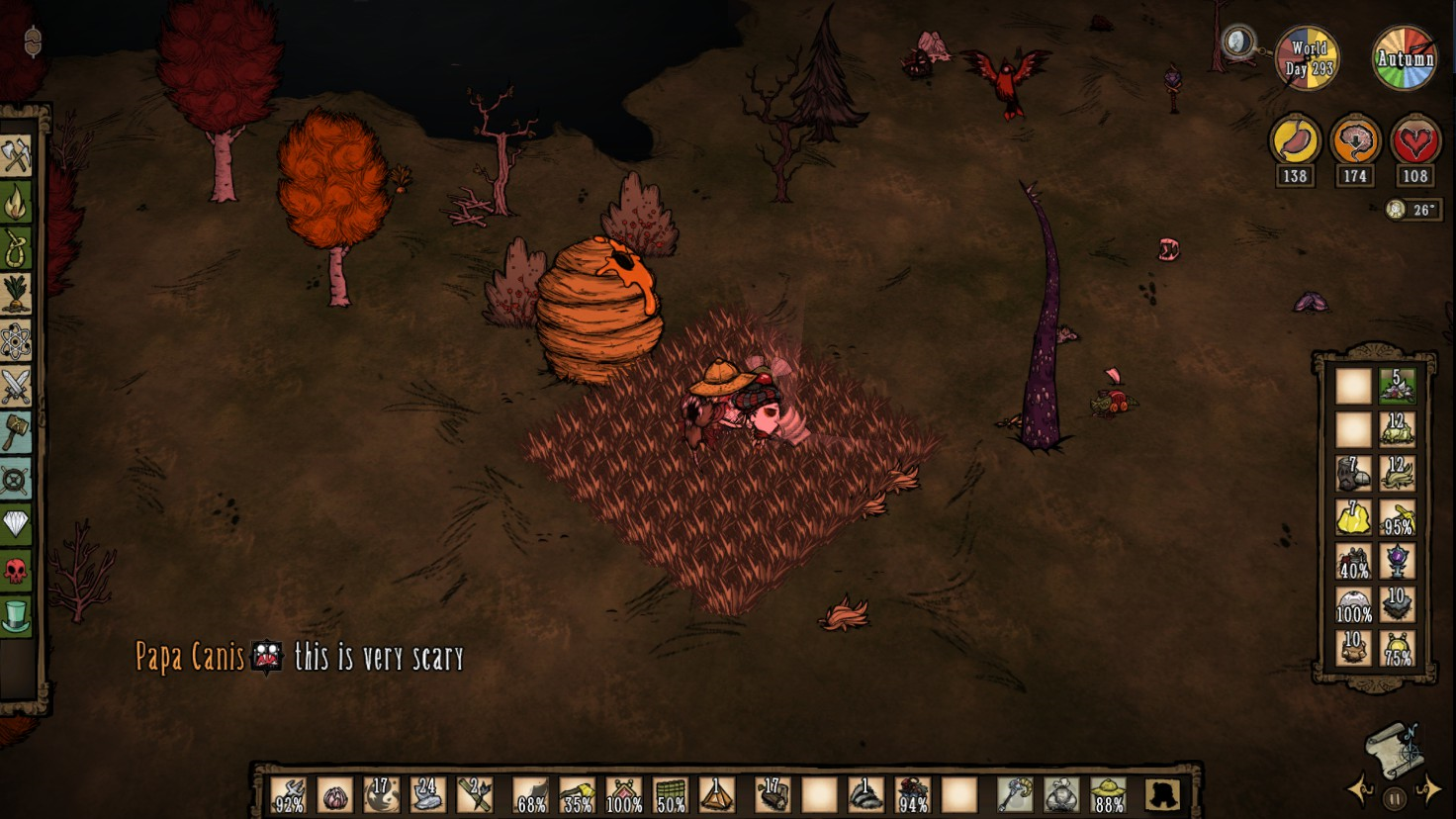The height and width of the screenshot is (819, 1456).
Task: Open the Tools crafting tab
Action: pyautogui.click(x=17, y=155)
